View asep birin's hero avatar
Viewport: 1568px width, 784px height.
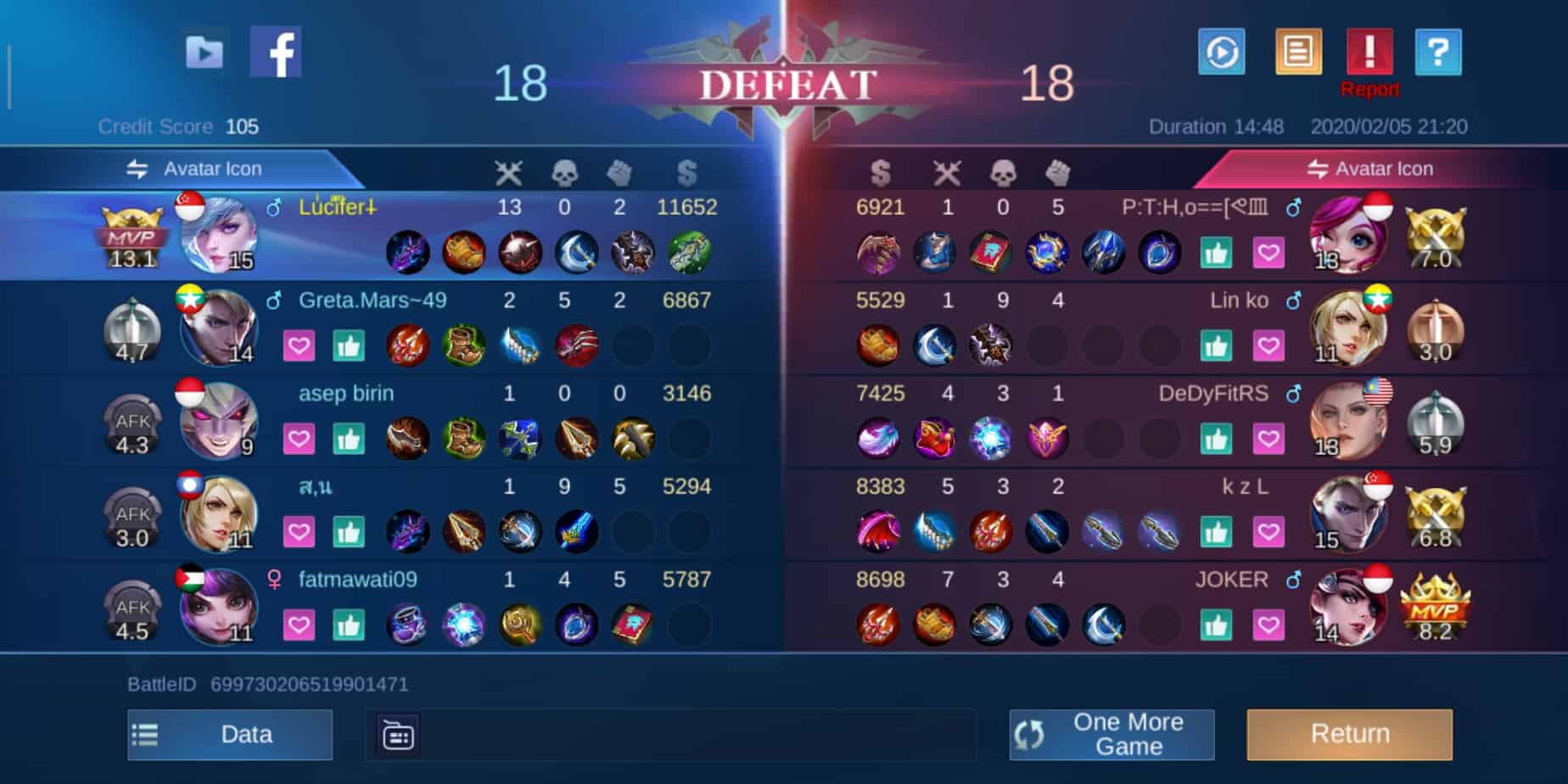216,421
